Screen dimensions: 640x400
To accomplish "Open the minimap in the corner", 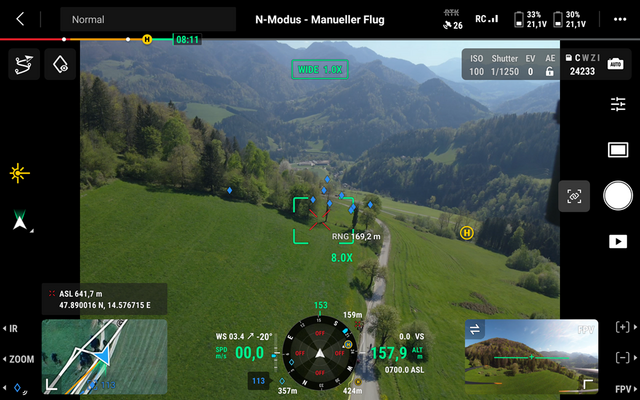I will [90, 357].
